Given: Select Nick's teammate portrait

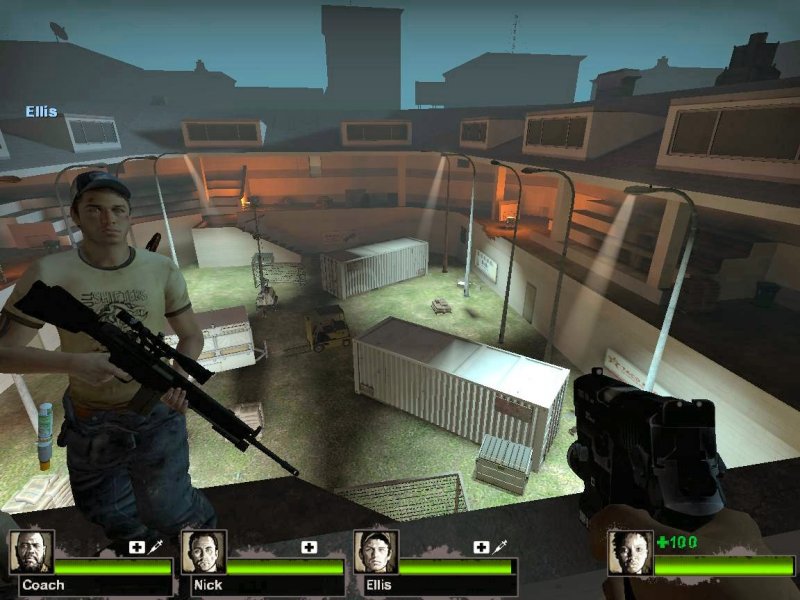Looking at the screenshot, I should [x=203, y=552].
